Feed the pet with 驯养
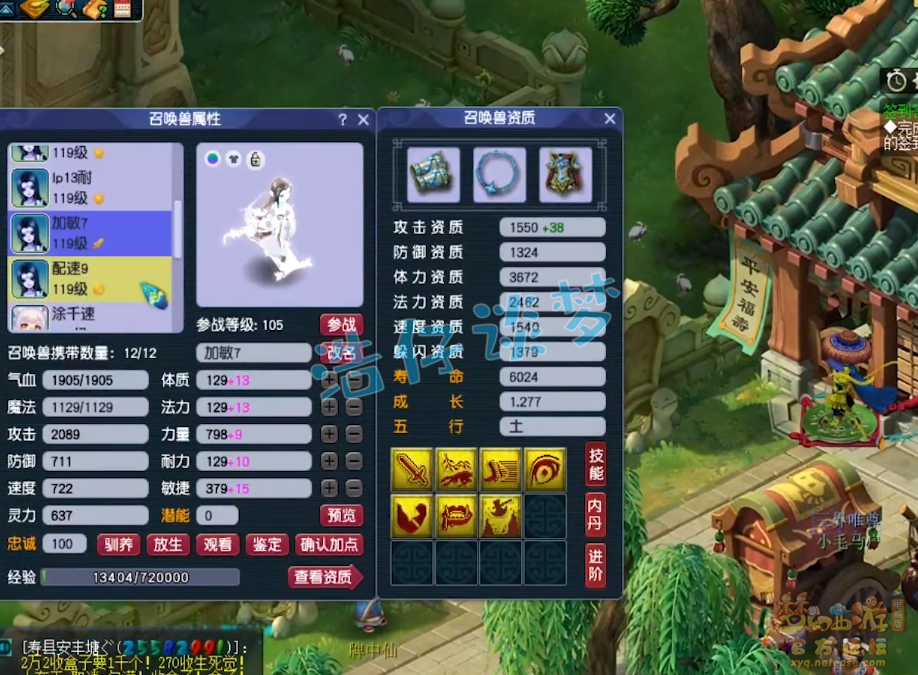The height and width of the screenshot is (675, 918). coord(119,545)
